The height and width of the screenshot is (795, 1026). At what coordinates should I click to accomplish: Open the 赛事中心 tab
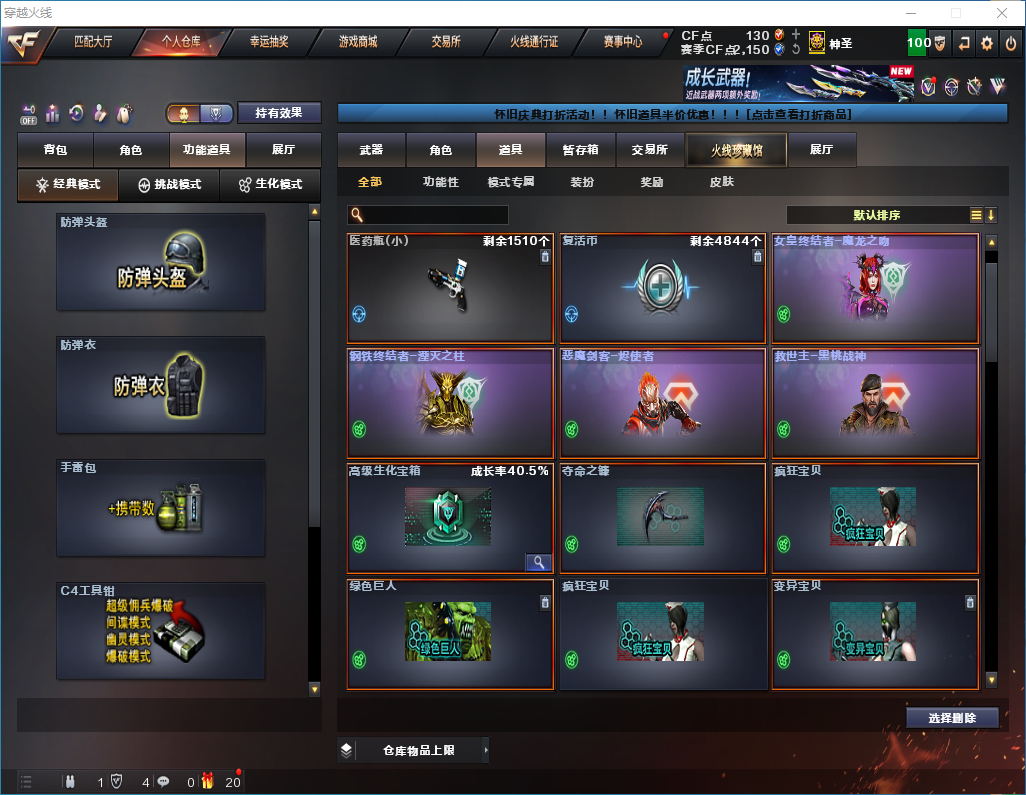tap(622, 42)
